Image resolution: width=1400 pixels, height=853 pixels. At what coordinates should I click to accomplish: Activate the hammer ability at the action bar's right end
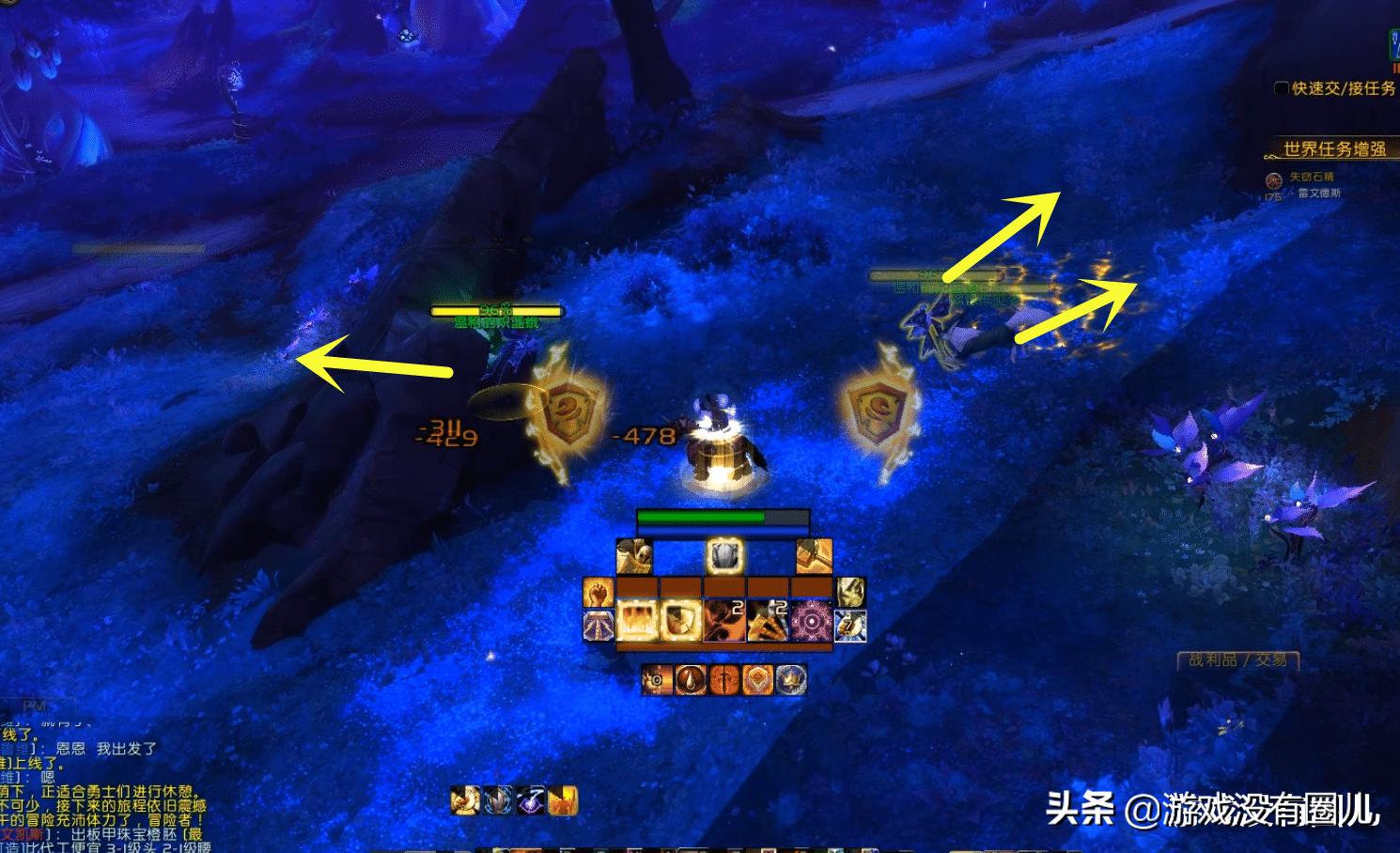click(x=815, y=556)
